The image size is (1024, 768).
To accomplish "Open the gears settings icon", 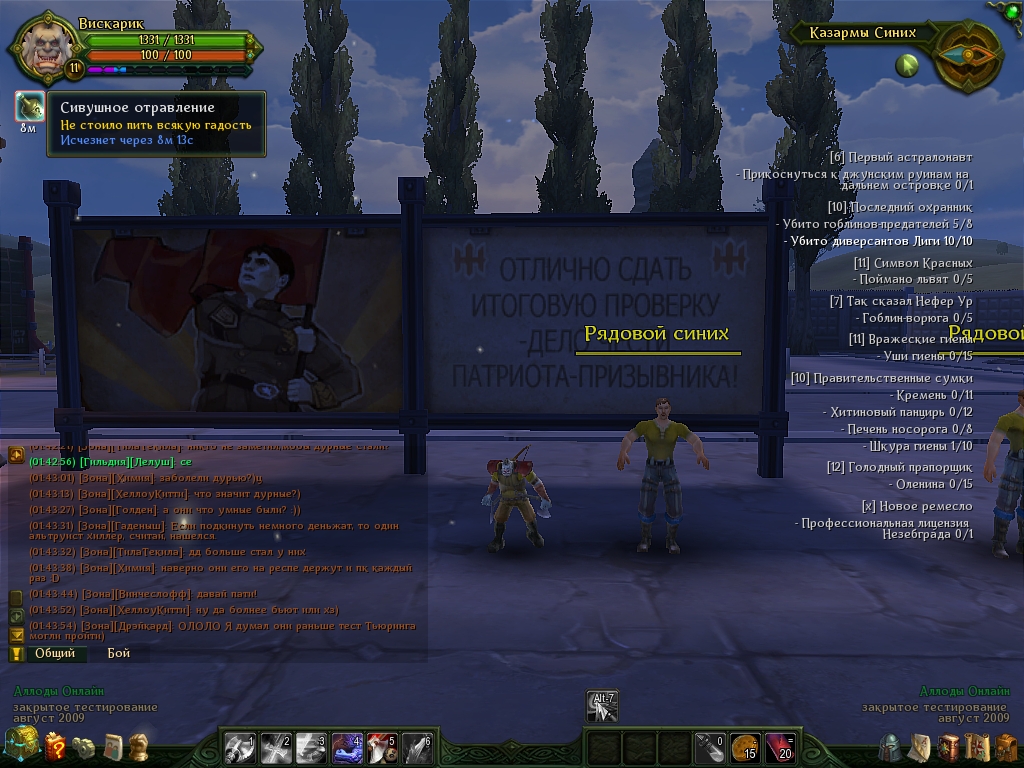I will [x=86, y=746].
